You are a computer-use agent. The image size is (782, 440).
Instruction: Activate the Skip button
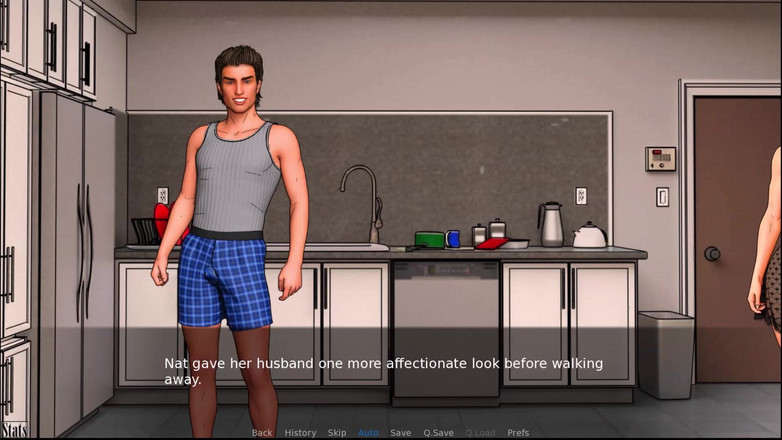[x=337, y=433]
